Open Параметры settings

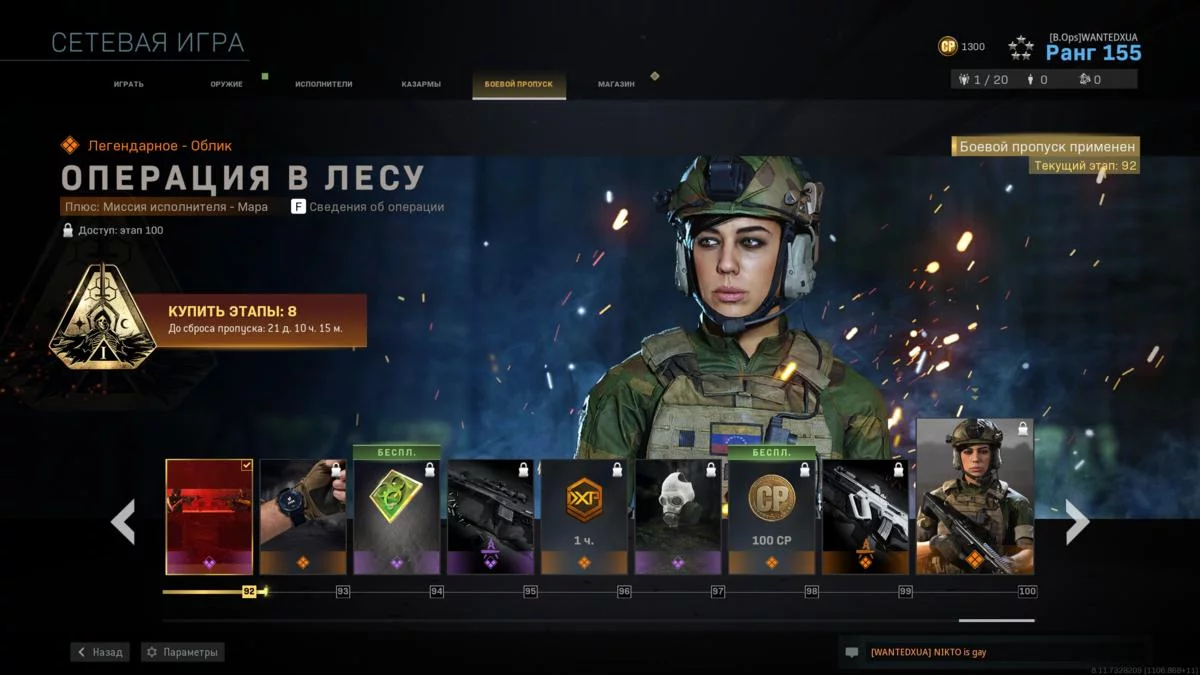[x=182, y=652]
